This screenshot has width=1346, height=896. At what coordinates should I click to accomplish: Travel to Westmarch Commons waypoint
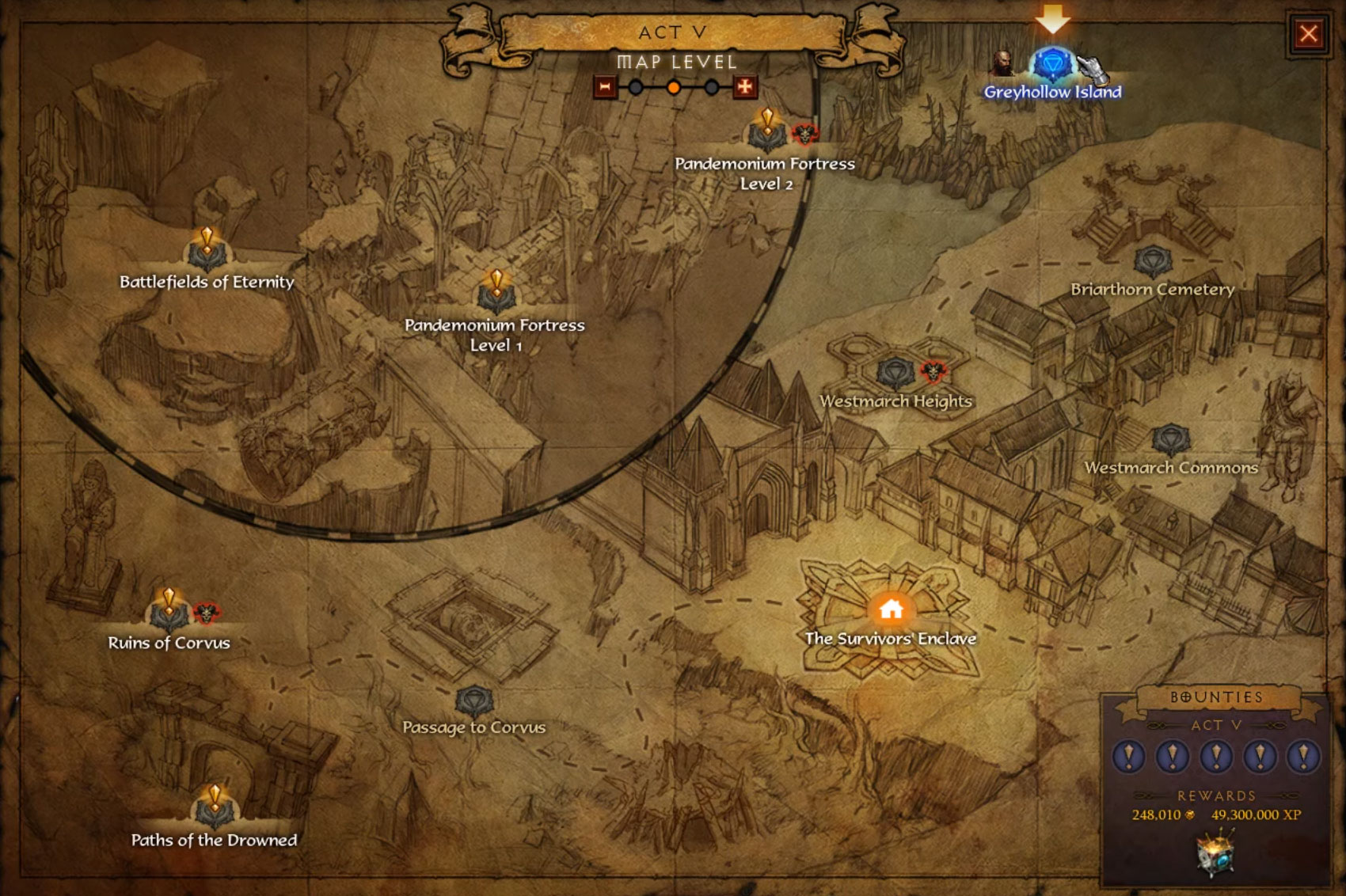(x=1170, y=439)
